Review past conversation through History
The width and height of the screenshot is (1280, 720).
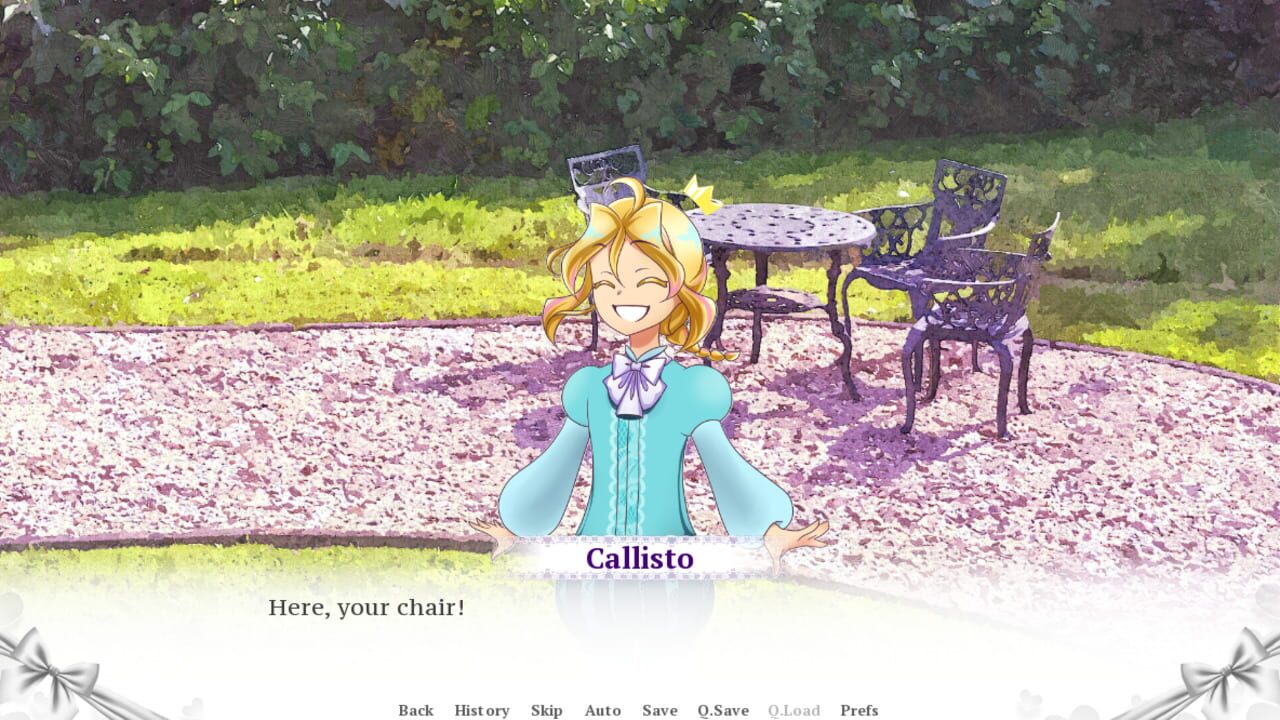click(x=482, y=710)
